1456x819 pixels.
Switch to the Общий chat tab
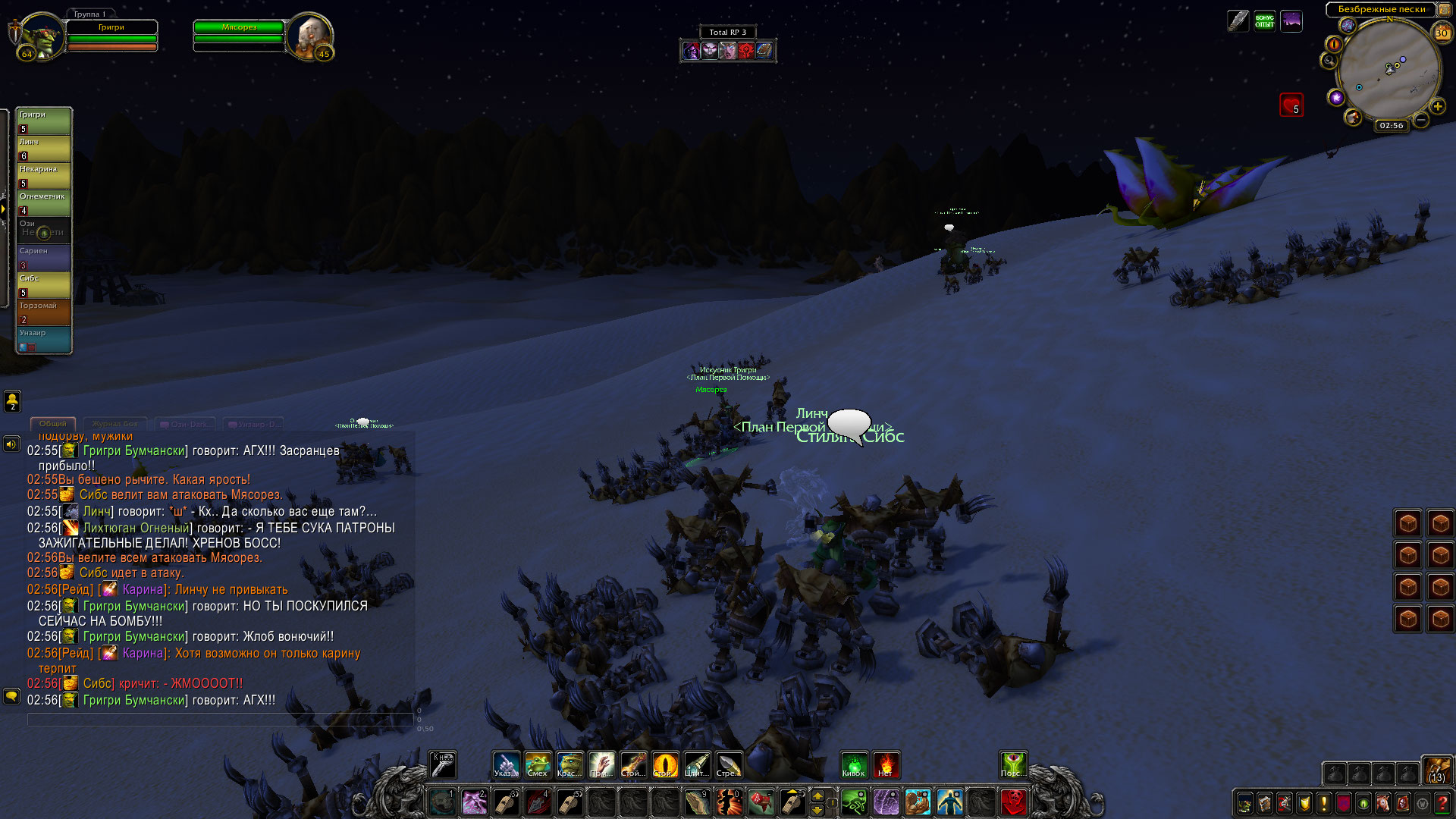pyautogui.click(x=52, y=424)
